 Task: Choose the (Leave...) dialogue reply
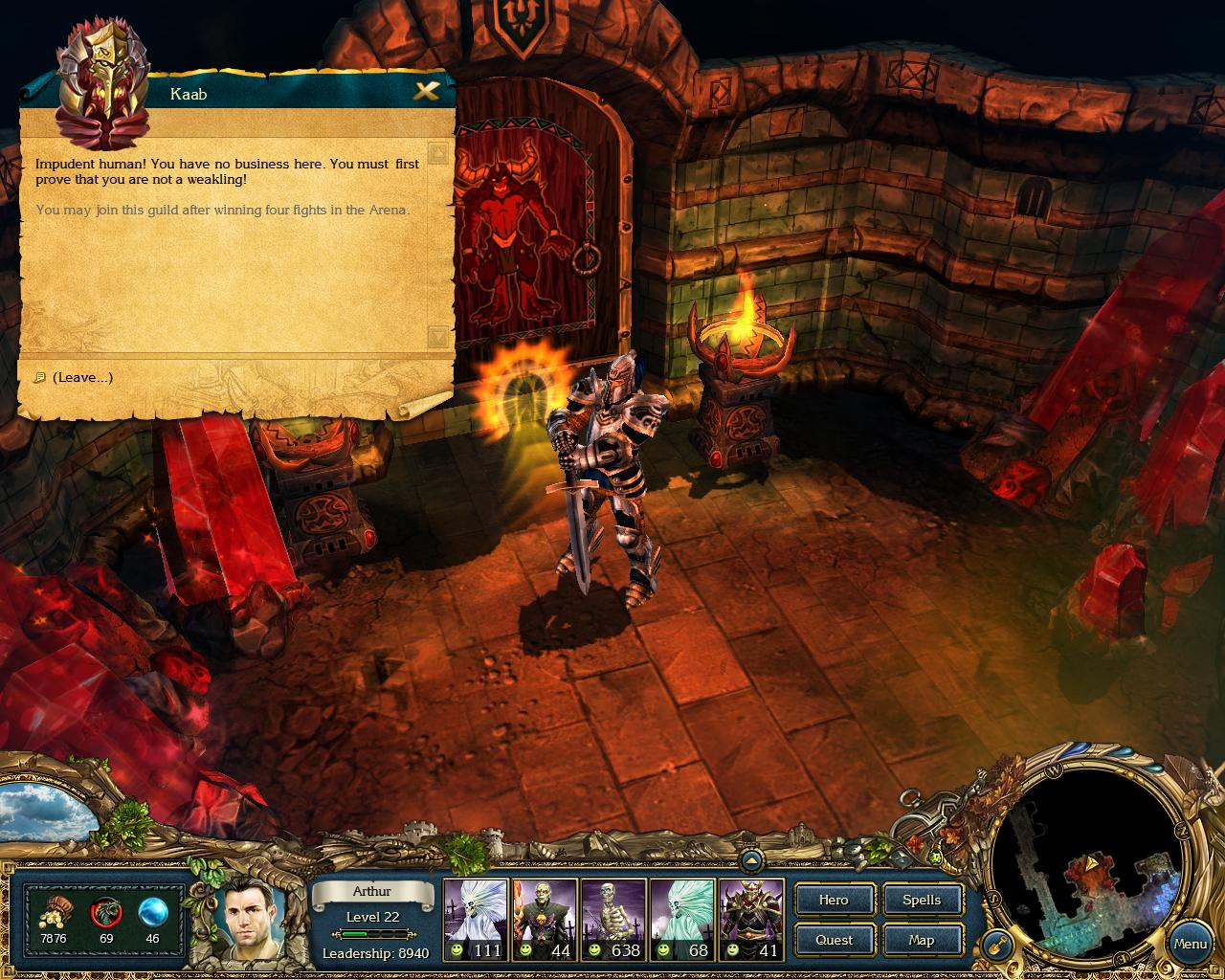(x=82, y=377)
